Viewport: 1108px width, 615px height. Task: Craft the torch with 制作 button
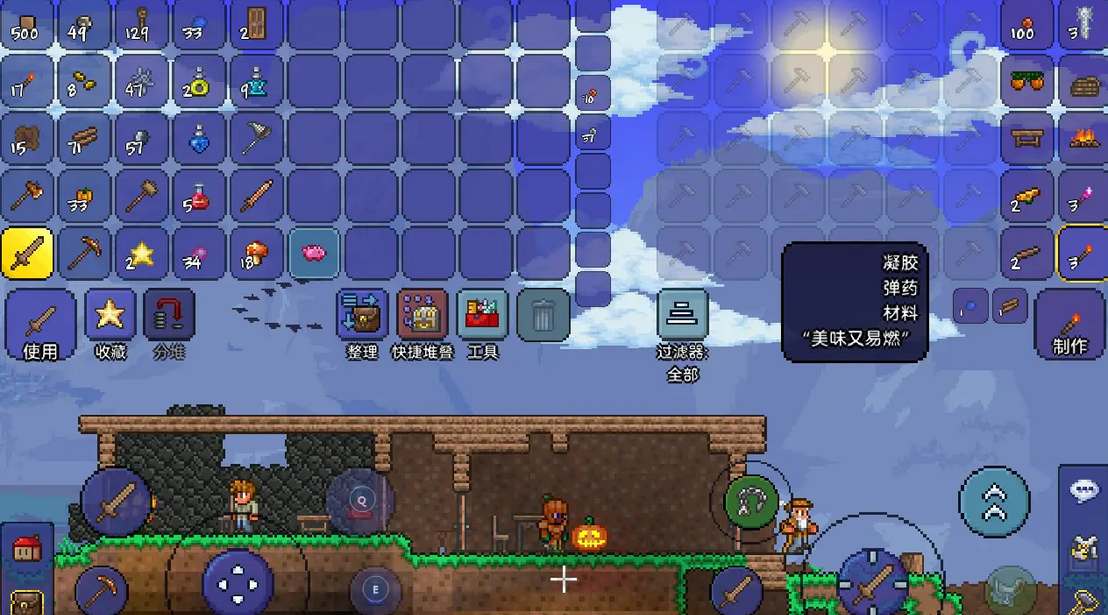click(1070, 326)
